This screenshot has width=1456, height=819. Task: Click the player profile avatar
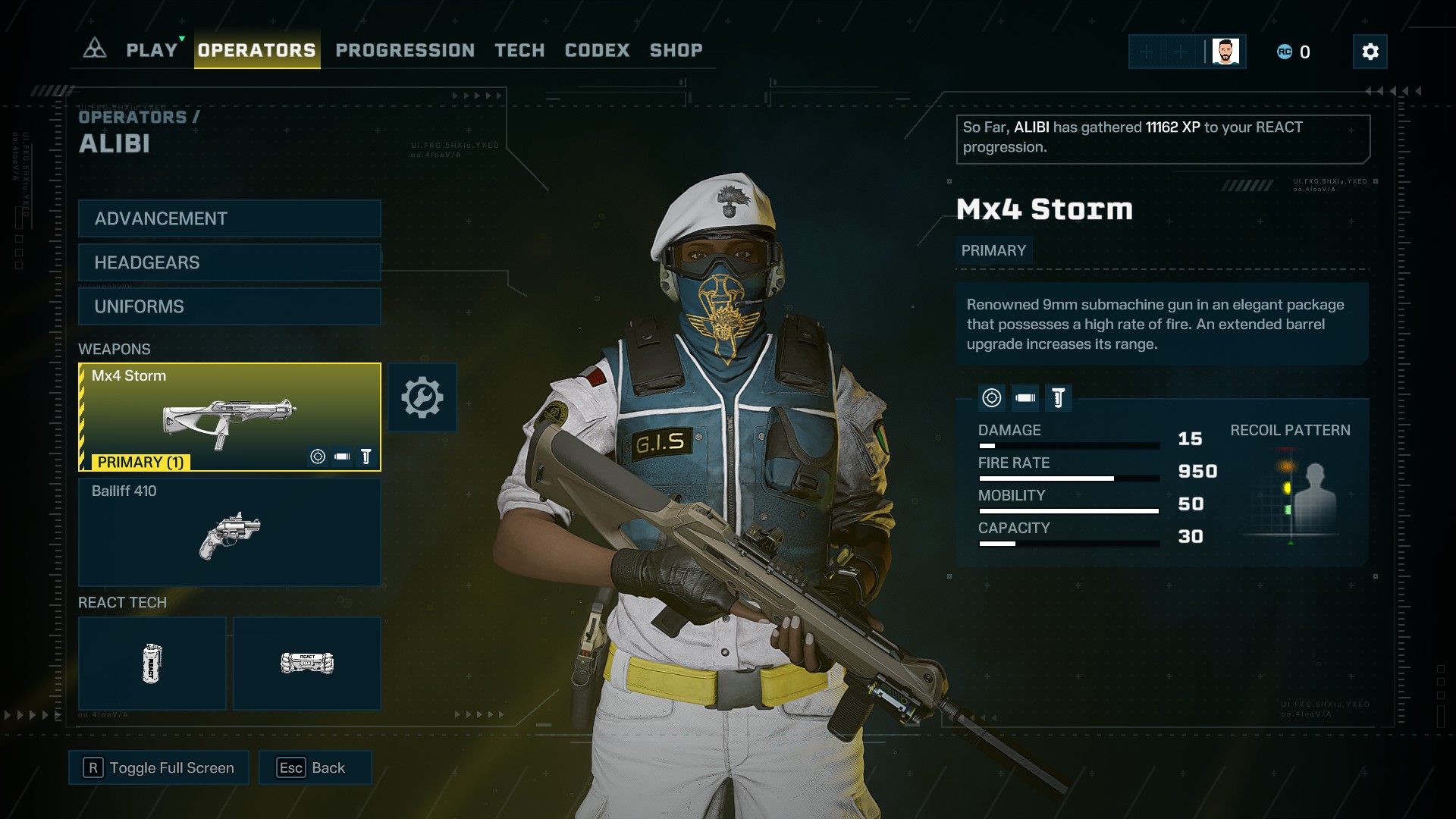1225,52
